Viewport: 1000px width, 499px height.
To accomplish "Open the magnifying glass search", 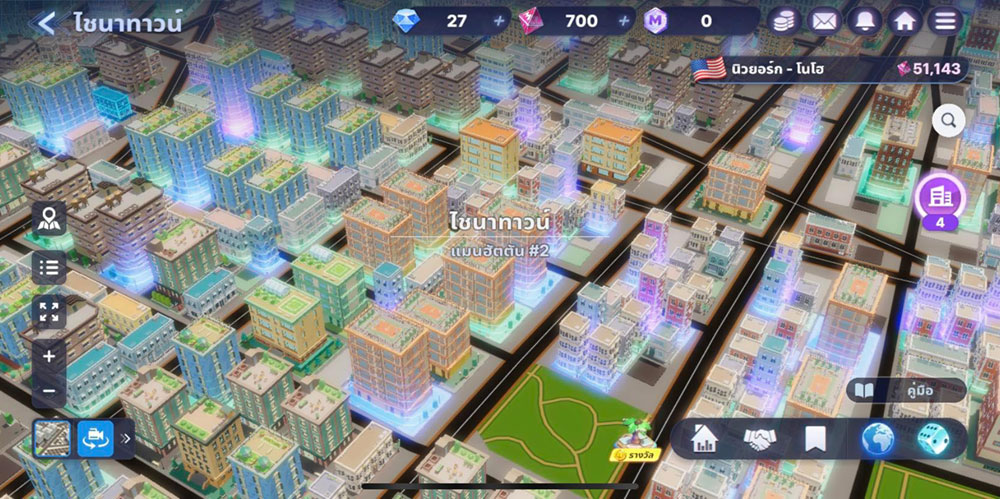I will [x=949, y=121].
